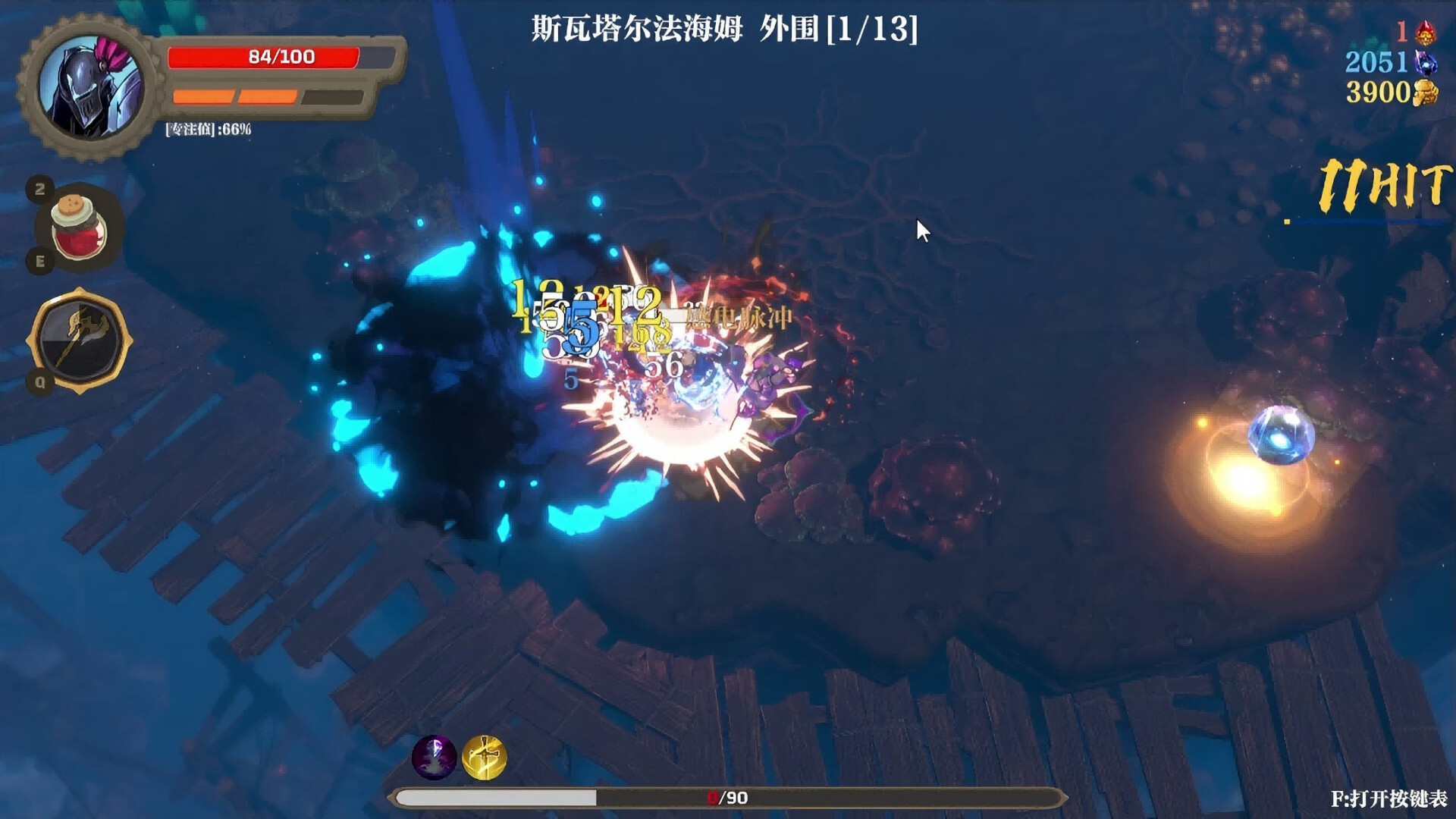Toggle the orange stamina bar under the health bar

(x=235, y=96)
